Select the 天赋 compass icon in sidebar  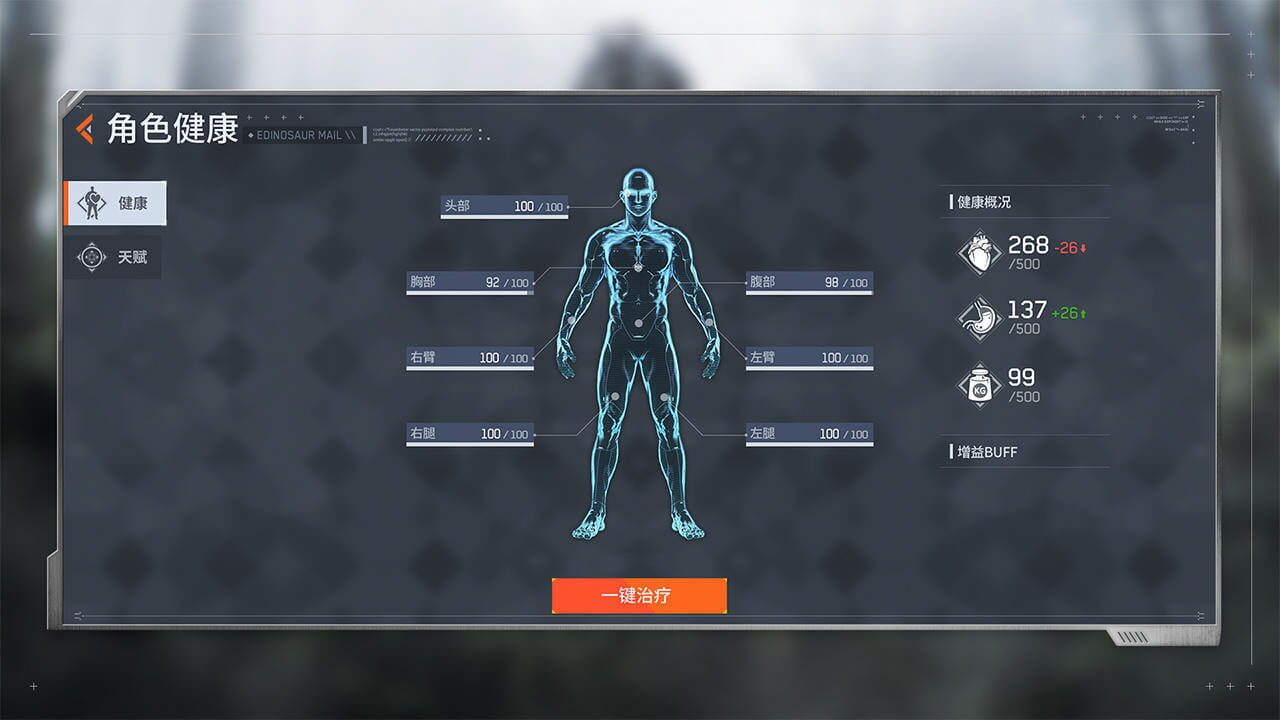pos(92,257)
